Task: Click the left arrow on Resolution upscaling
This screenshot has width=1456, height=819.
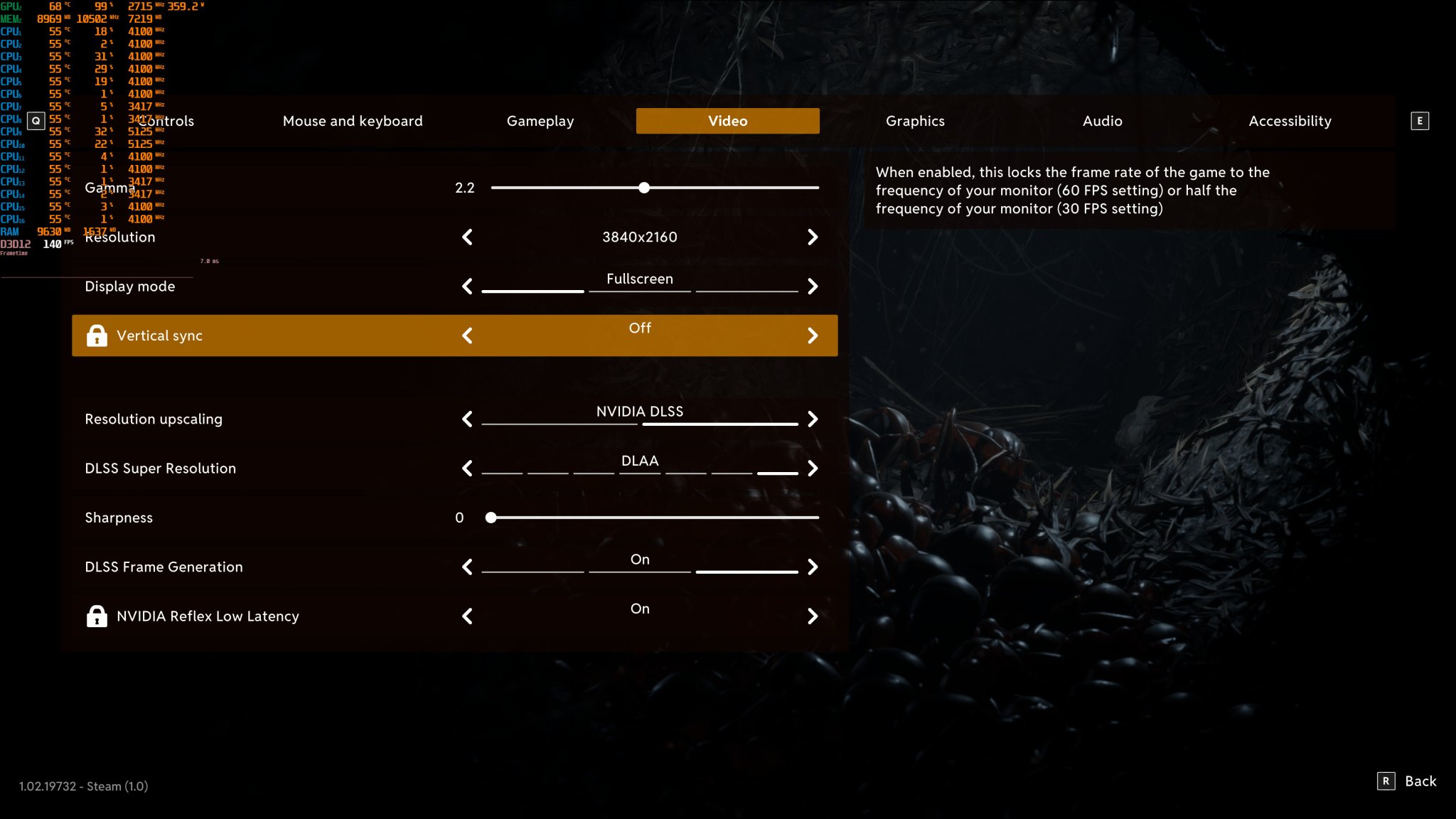Action: (x=468, y=419)
